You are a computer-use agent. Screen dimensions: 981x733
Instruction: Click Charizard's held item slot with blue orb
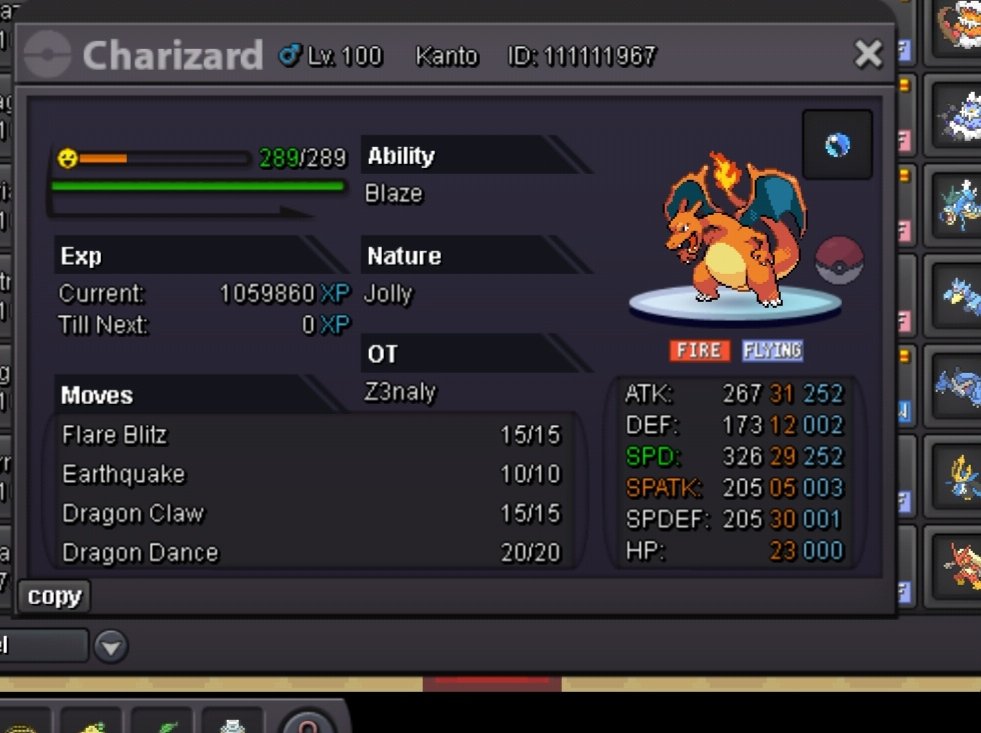pyautogui.click(x=837, y=145)
